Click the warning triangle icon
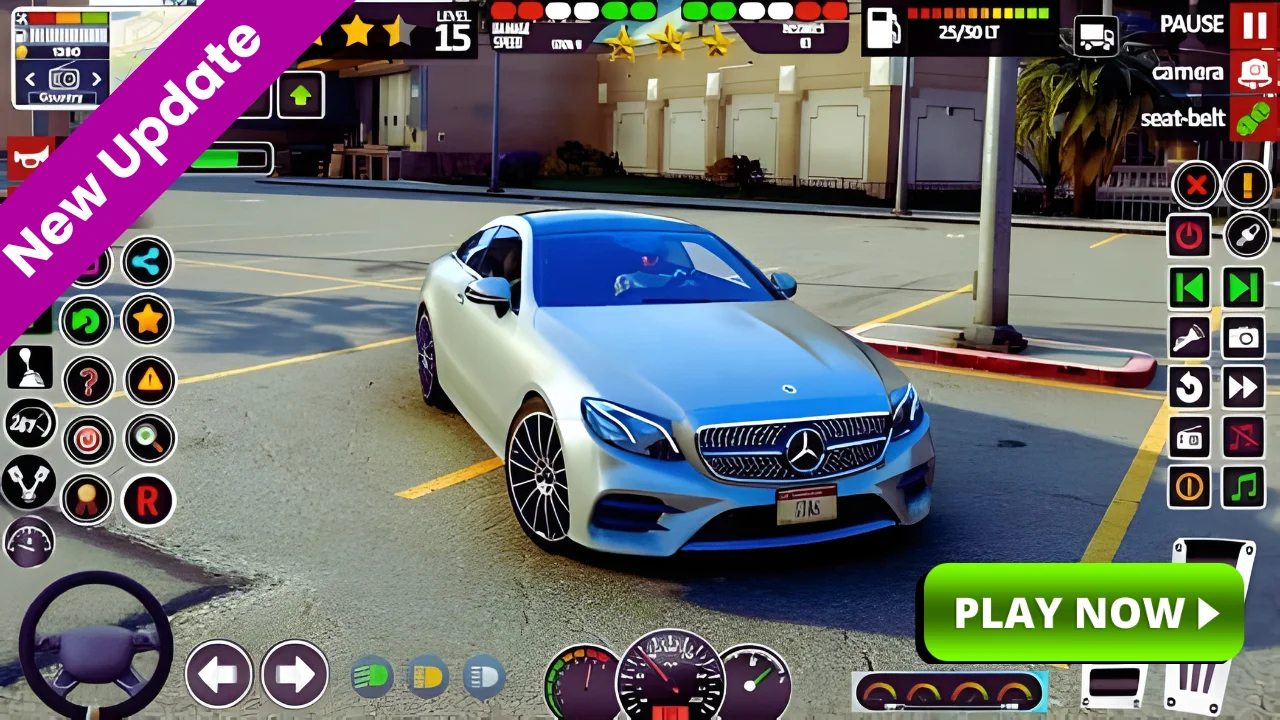This screenshot has height=720, width=1280. (147, 380)
